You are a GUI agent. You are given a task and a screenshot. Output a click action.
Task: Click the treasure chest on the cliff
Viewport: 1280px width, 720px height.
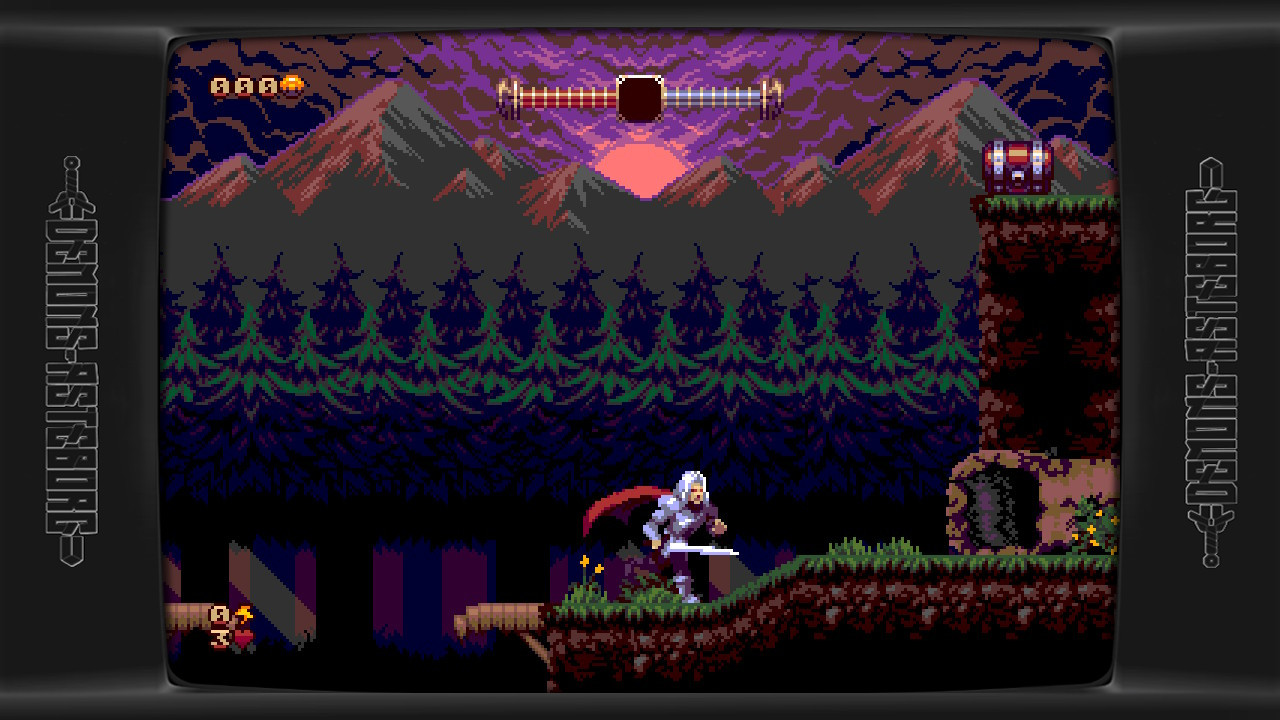point(1018,164)
